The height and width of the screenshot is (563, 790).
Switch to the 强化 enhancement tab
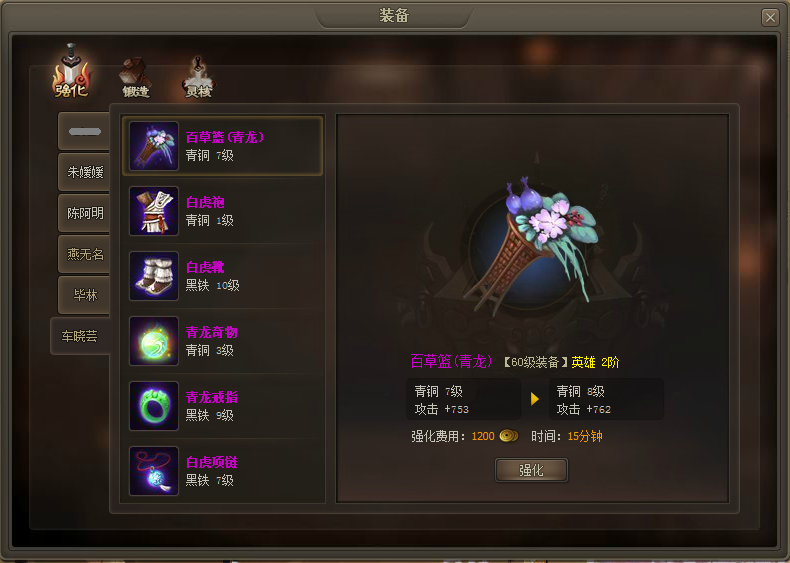coord(71,72)
